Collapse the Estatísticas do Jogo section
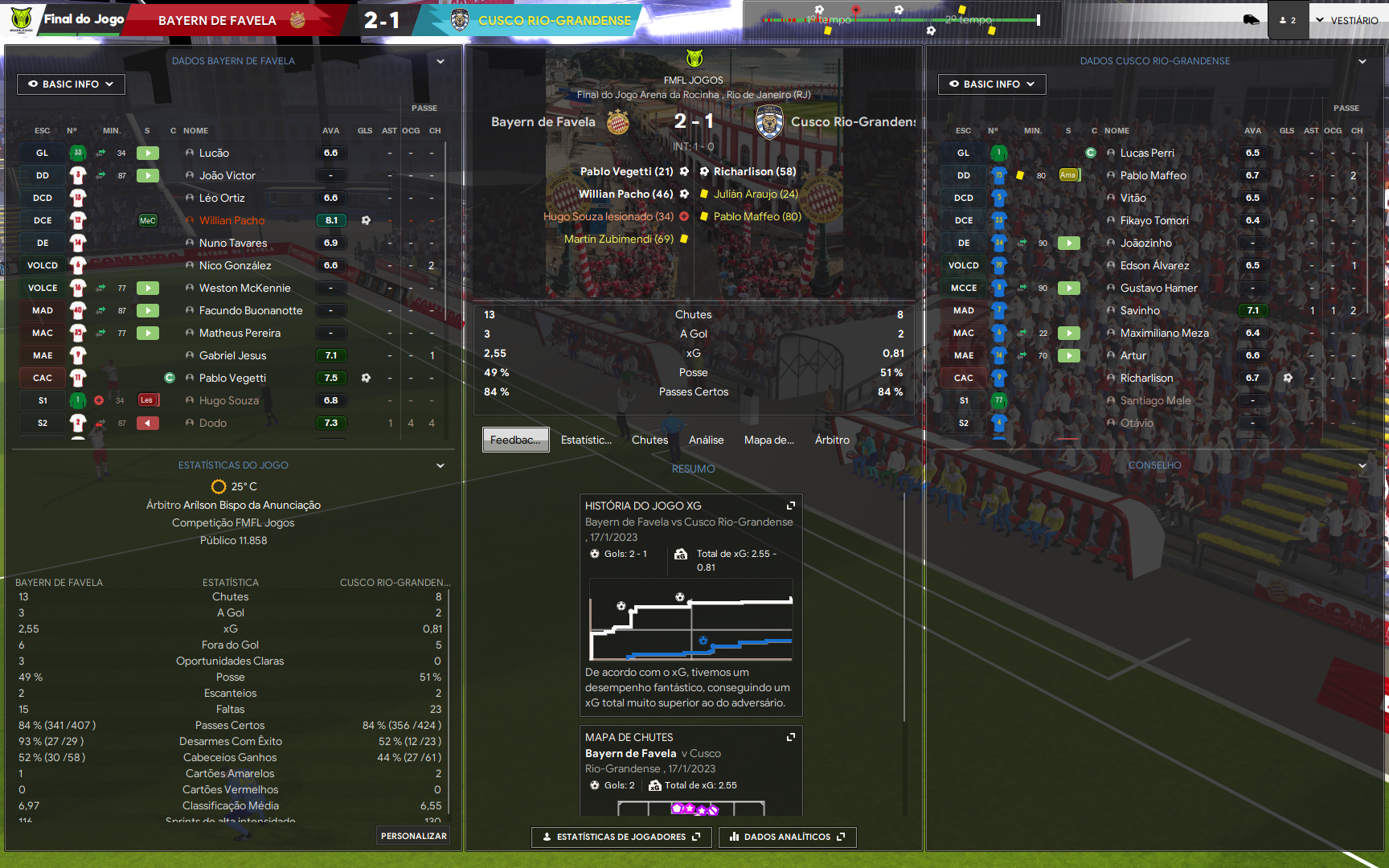Viewport: 1389px width, 868px height. coord(440,465)
